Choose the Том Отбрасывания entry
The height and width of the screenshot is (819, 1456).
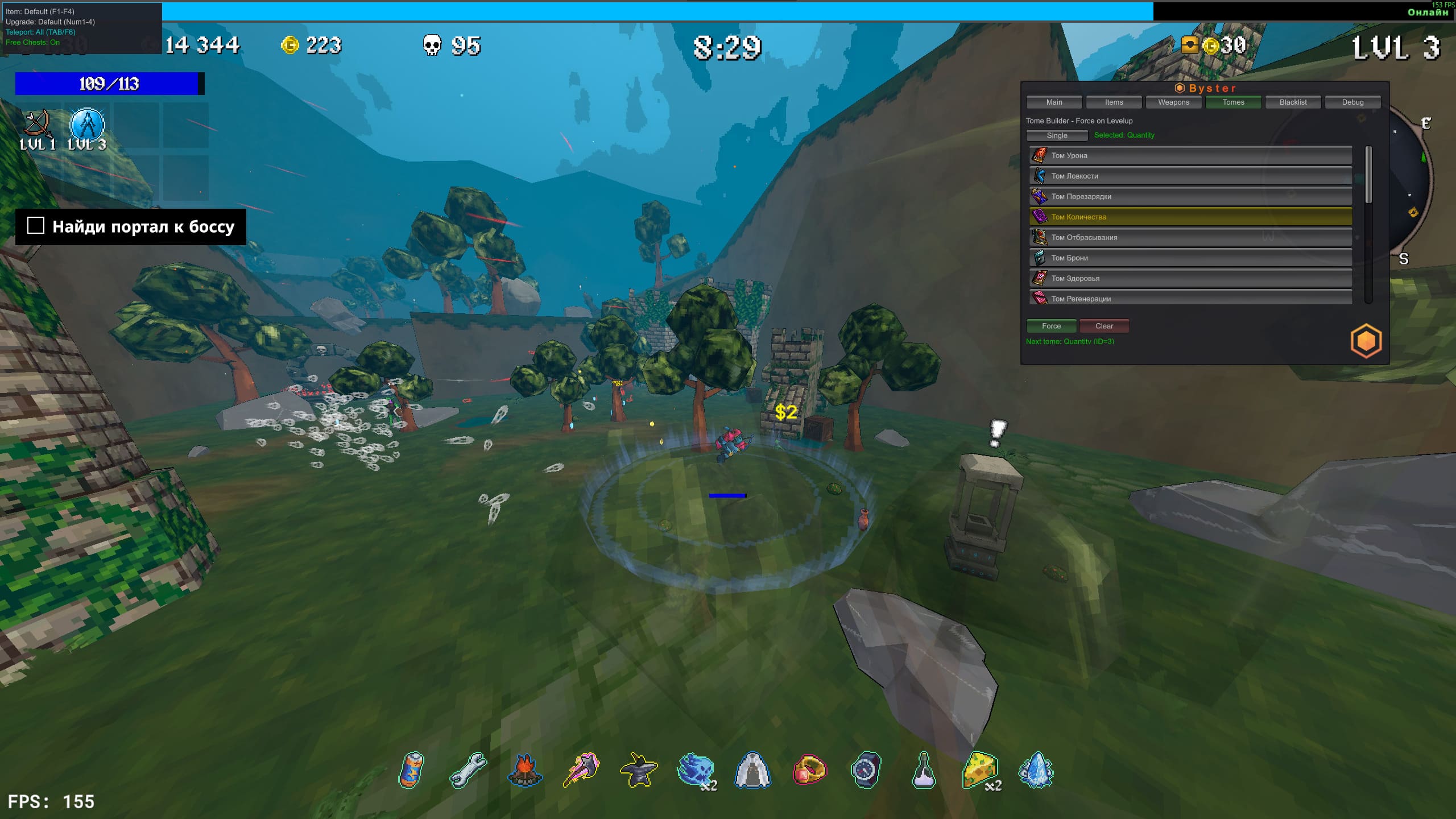(x=1190, y=237)
